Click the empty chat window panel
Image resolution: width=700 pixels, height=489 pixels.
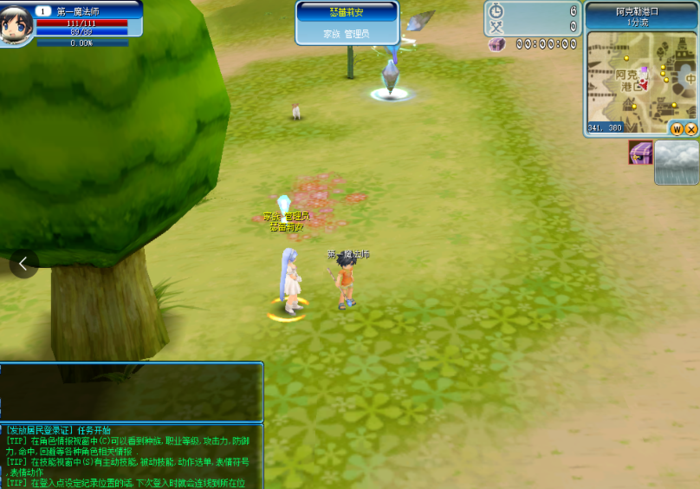[x=131, y=392]
